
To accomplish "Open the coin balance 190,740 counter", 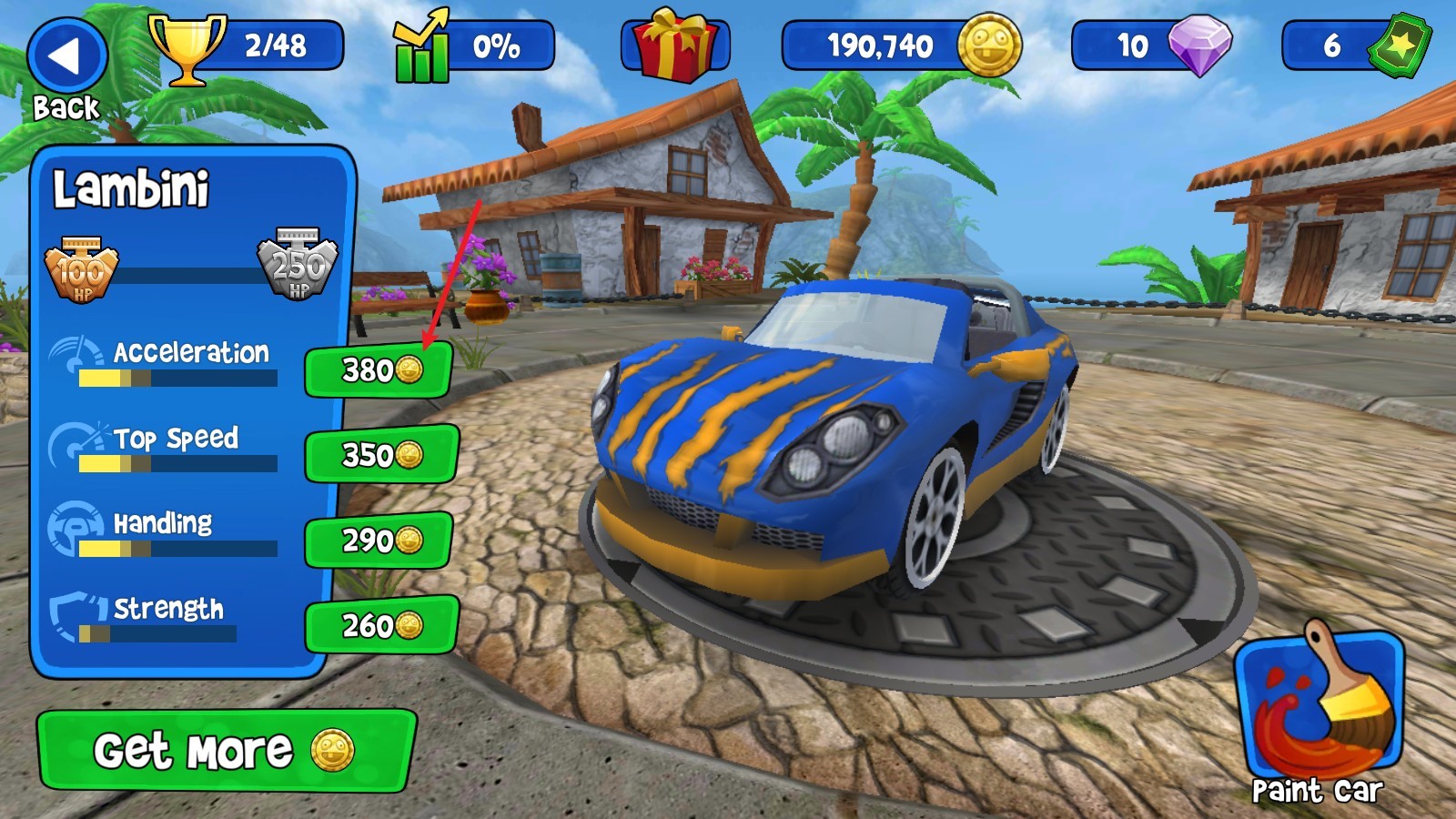I will [901, 45].
